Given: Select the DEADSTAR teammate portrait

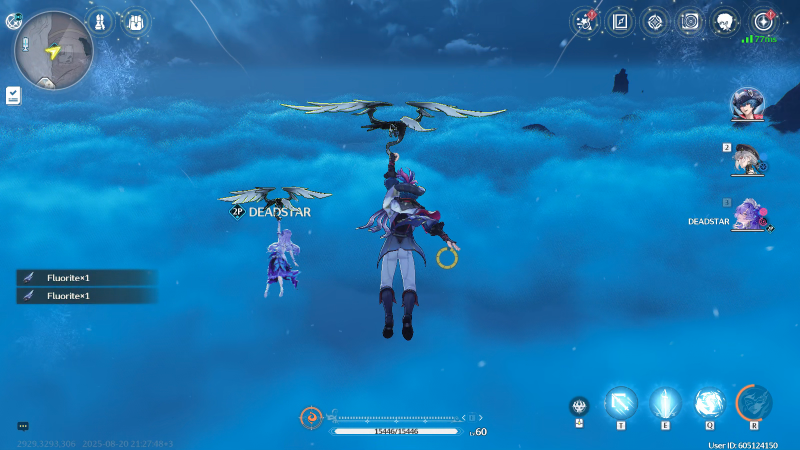Looking at the screenshot, I should 748,215.
